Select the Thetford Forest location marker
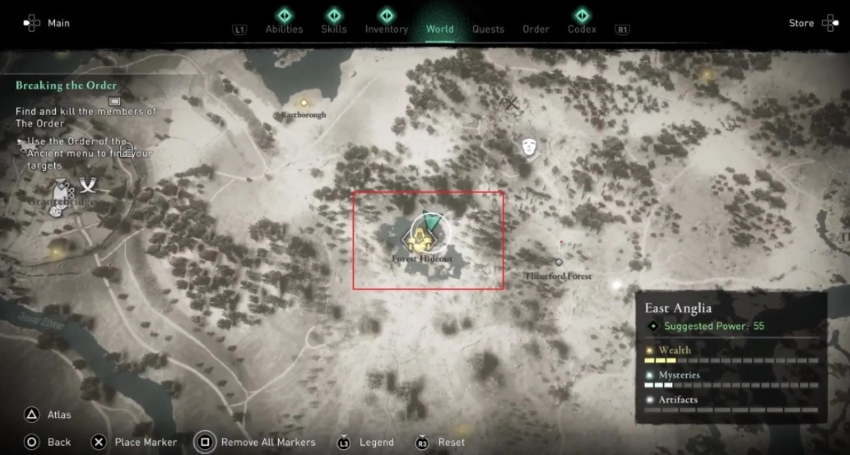This screenshot has height=455, width=850. click(559, 263)
